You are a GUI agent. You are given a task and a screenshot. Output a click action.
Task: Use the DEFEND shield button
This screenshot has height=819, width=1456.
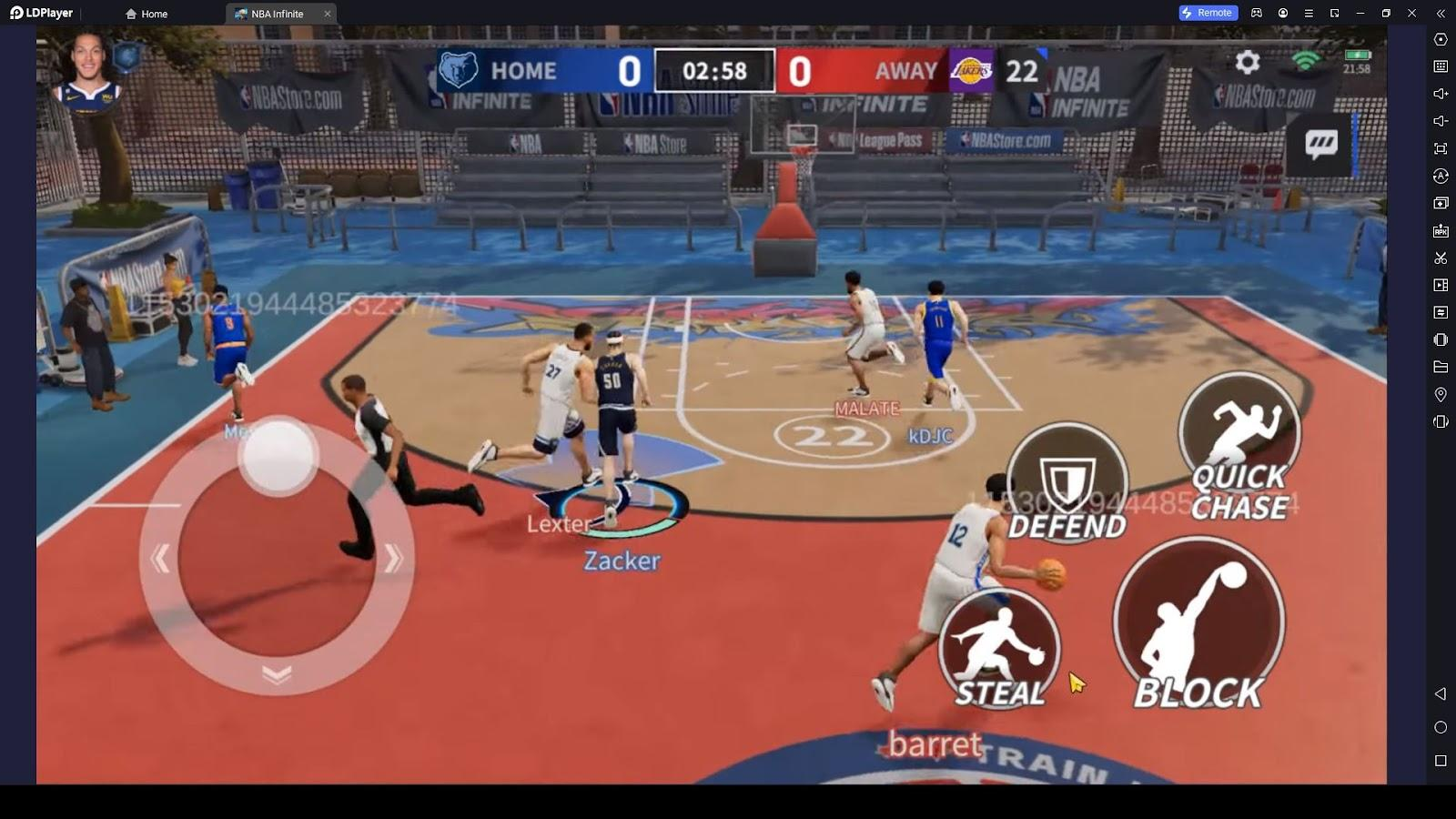1067,483
